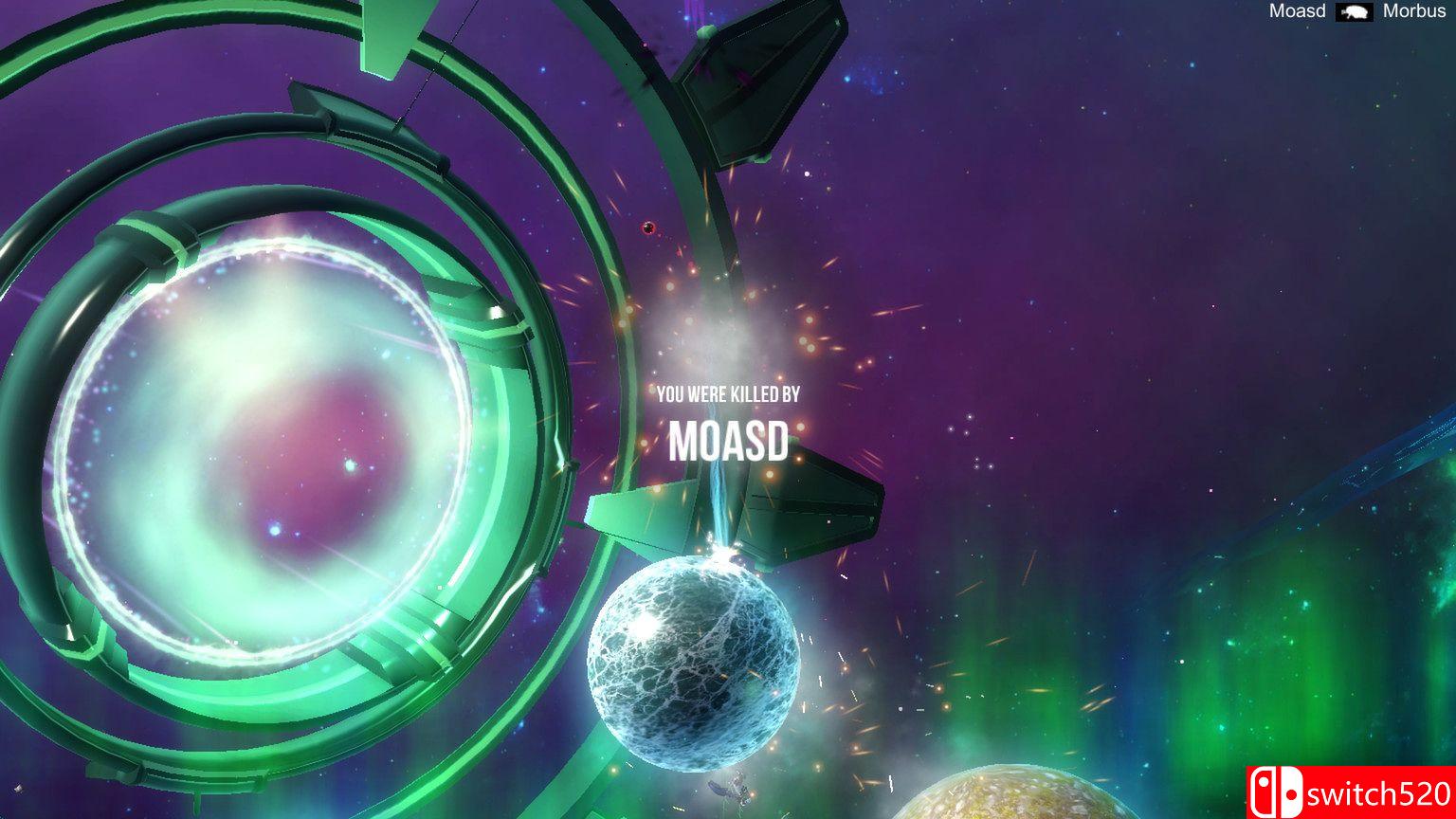Image resolution: width=1456 pixels, height=819 pixels.
Task: Select the small dark asteroid near the ring
Action: [x=650, y=227]
